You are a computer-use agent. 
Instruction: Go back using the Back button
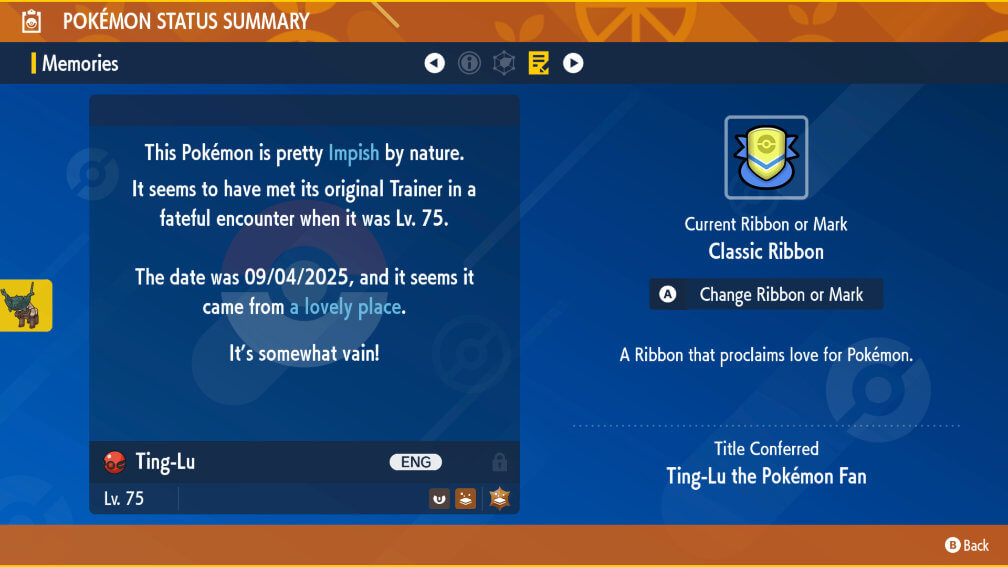tap(967, 545)
